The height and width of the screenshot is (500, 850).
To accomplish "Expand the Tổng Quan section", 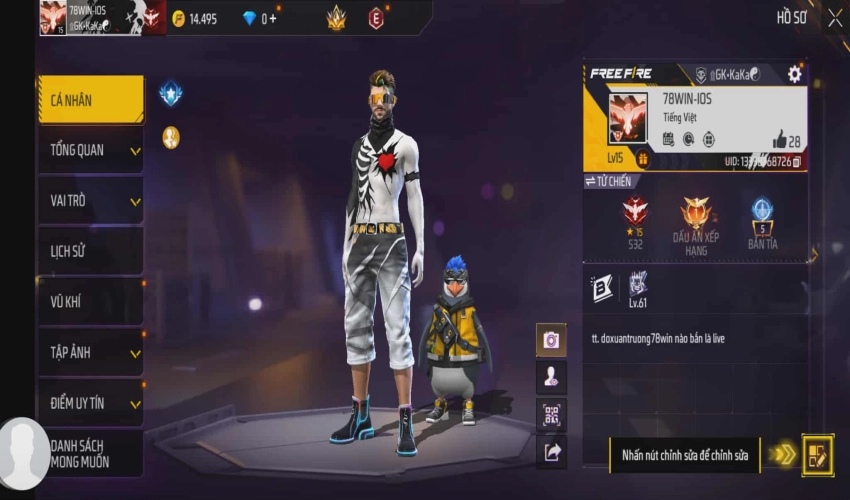I will tap(90, 150).
